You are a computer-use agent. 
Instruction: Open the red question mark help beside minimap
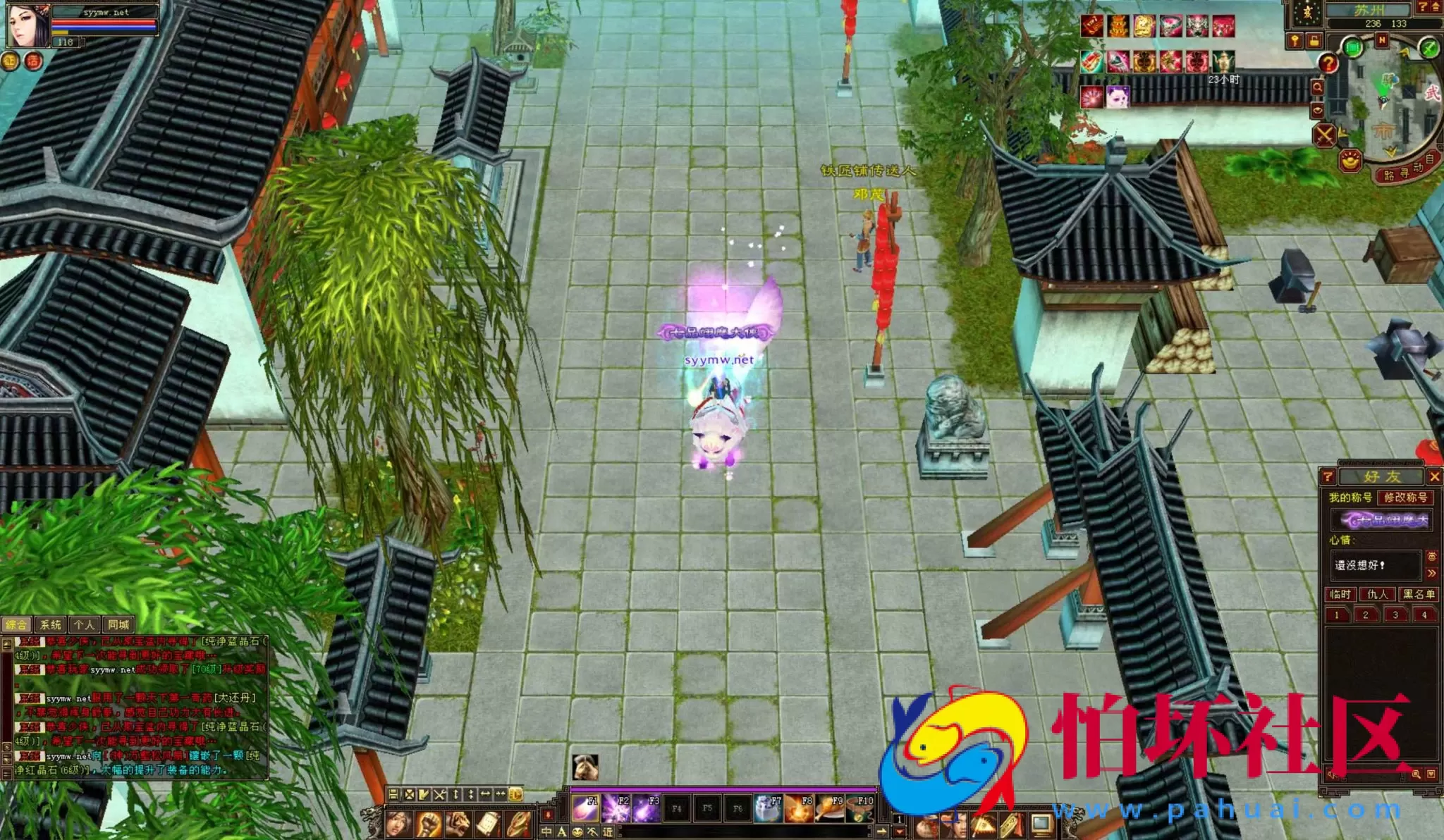(x=1328, y=63)
